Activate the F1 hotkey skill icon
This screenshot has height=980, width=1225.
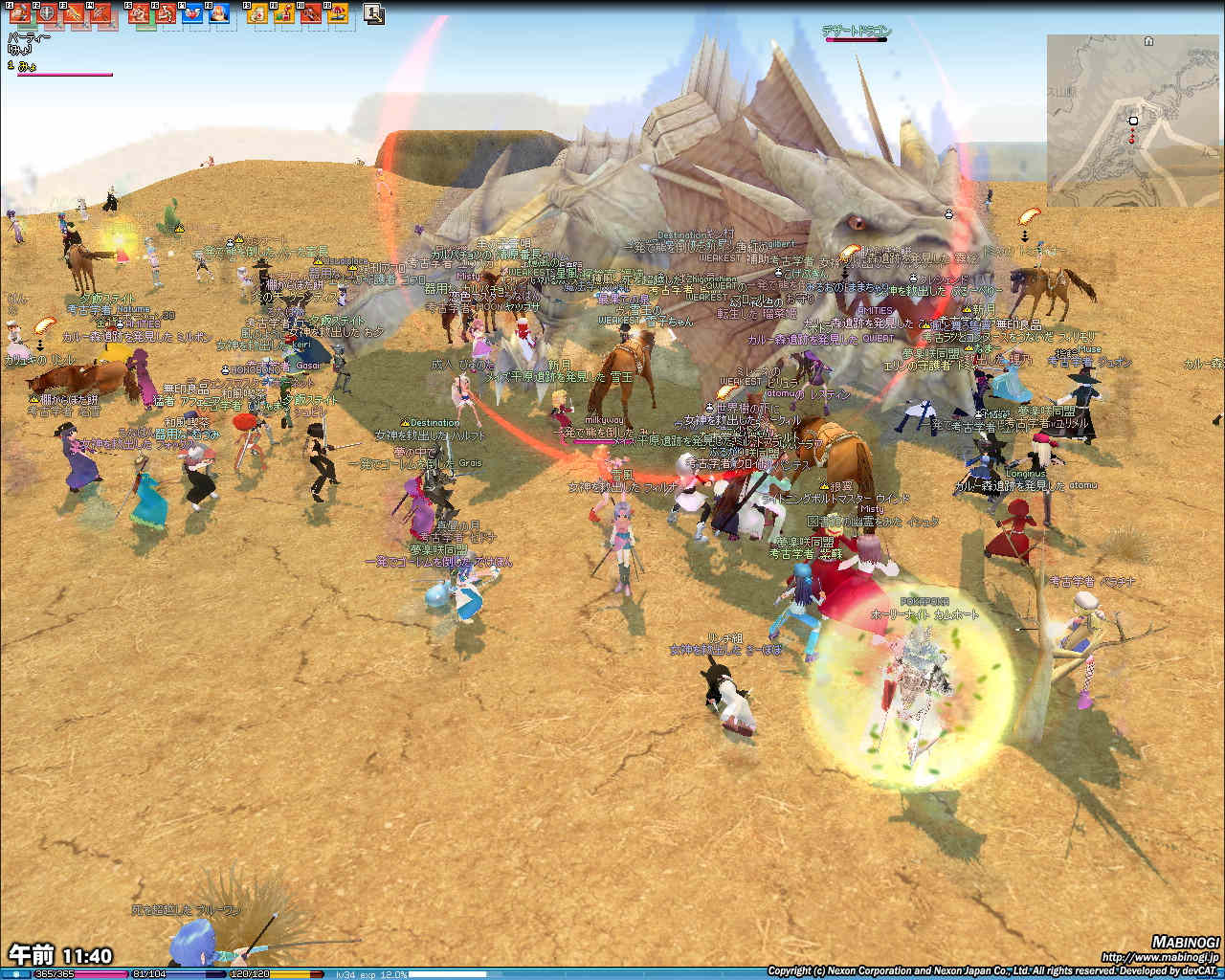point(19,13)
